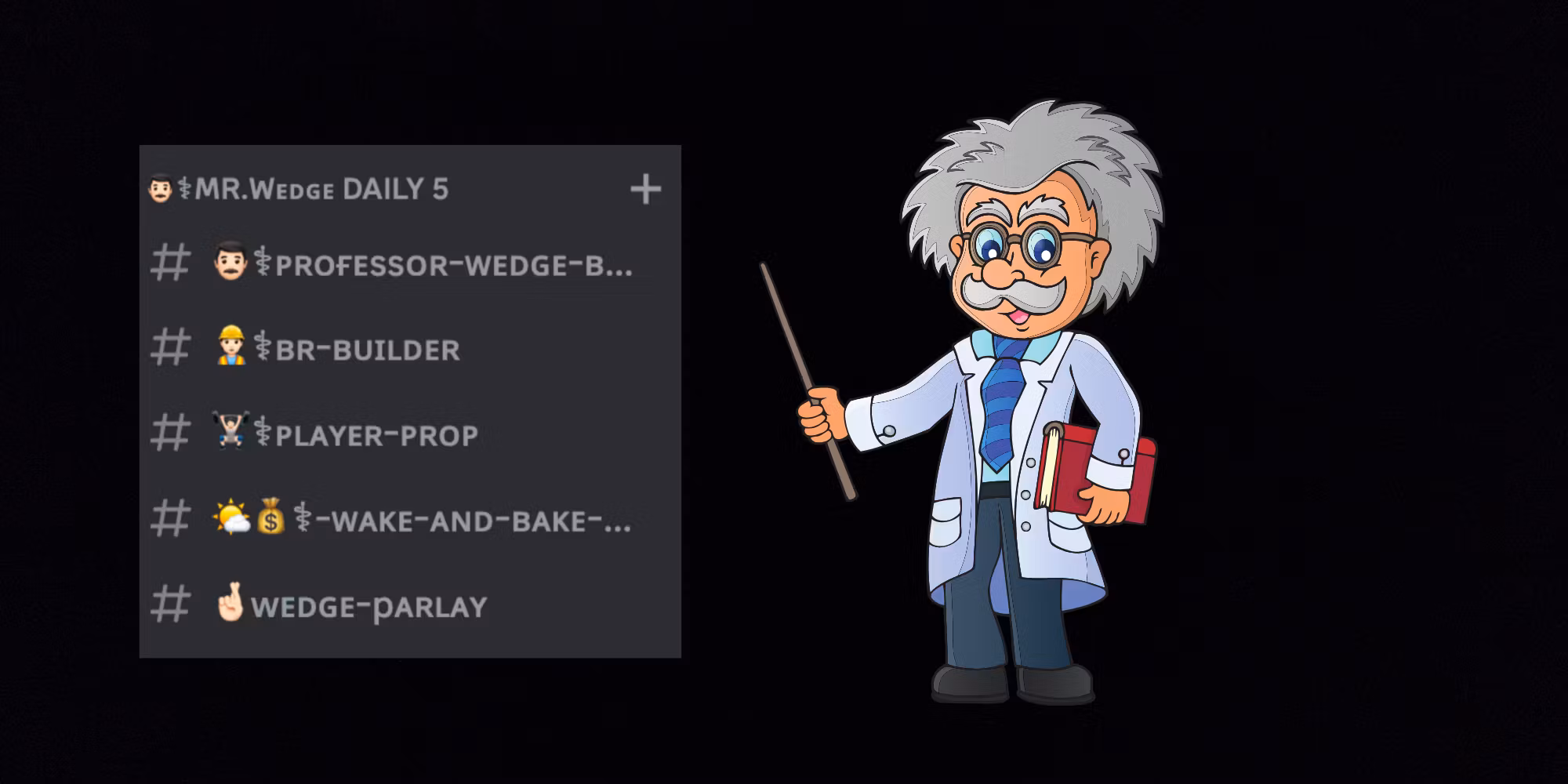Open the wedge-parlay channel
The width and height of the screenshot is (1568, 784).
(x=368, y=607)
